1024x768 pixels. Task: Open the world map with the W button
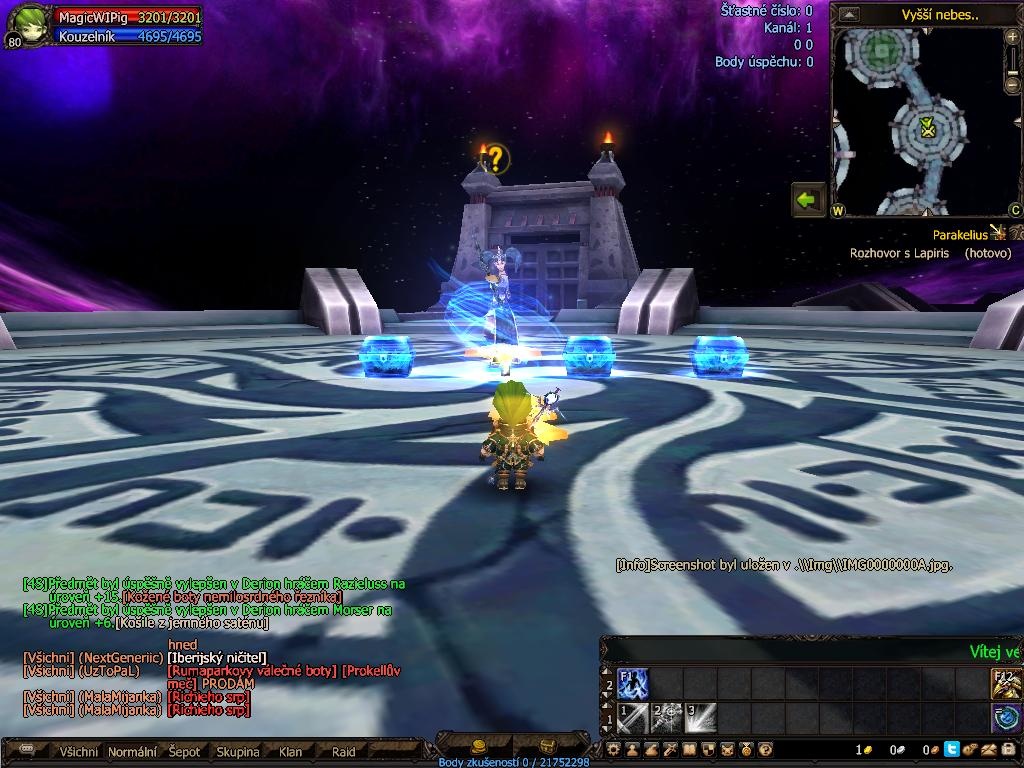(x=838, y=211)
